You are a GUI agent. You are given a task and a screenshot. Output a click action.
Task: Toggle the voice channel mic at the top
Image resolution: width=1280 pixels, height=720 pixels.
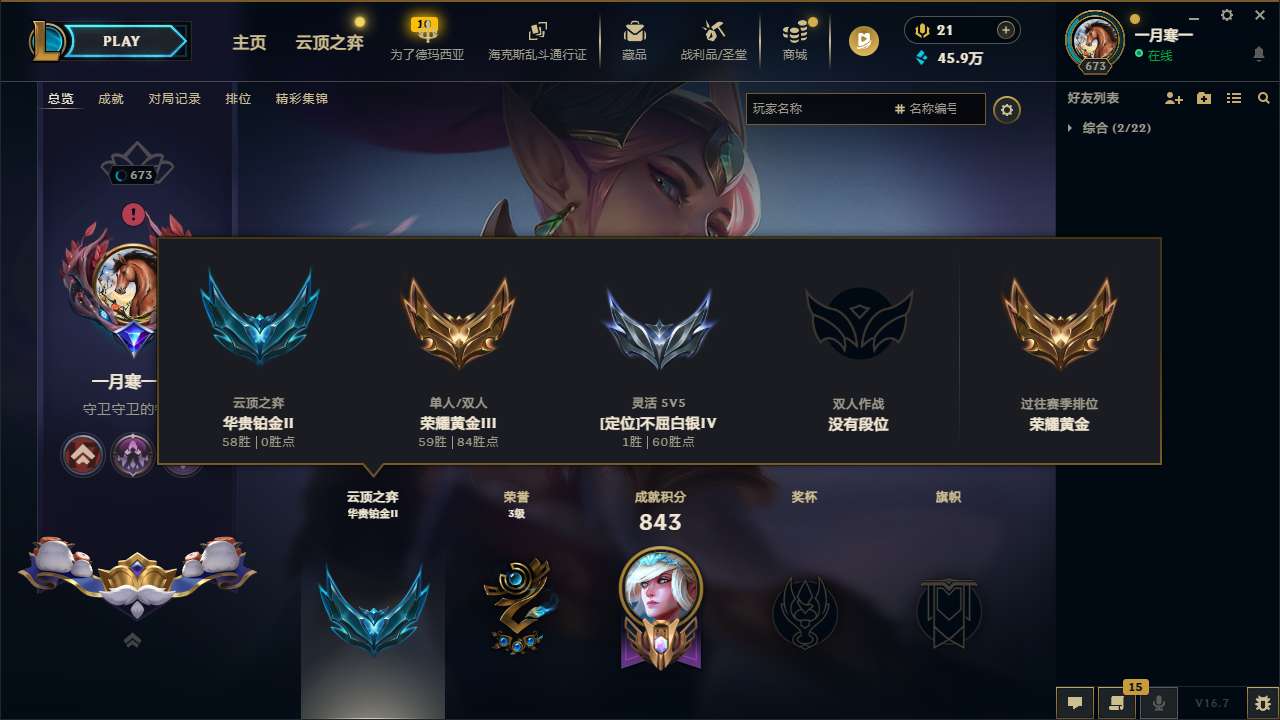pyautogui.click(x=914, y=29)
